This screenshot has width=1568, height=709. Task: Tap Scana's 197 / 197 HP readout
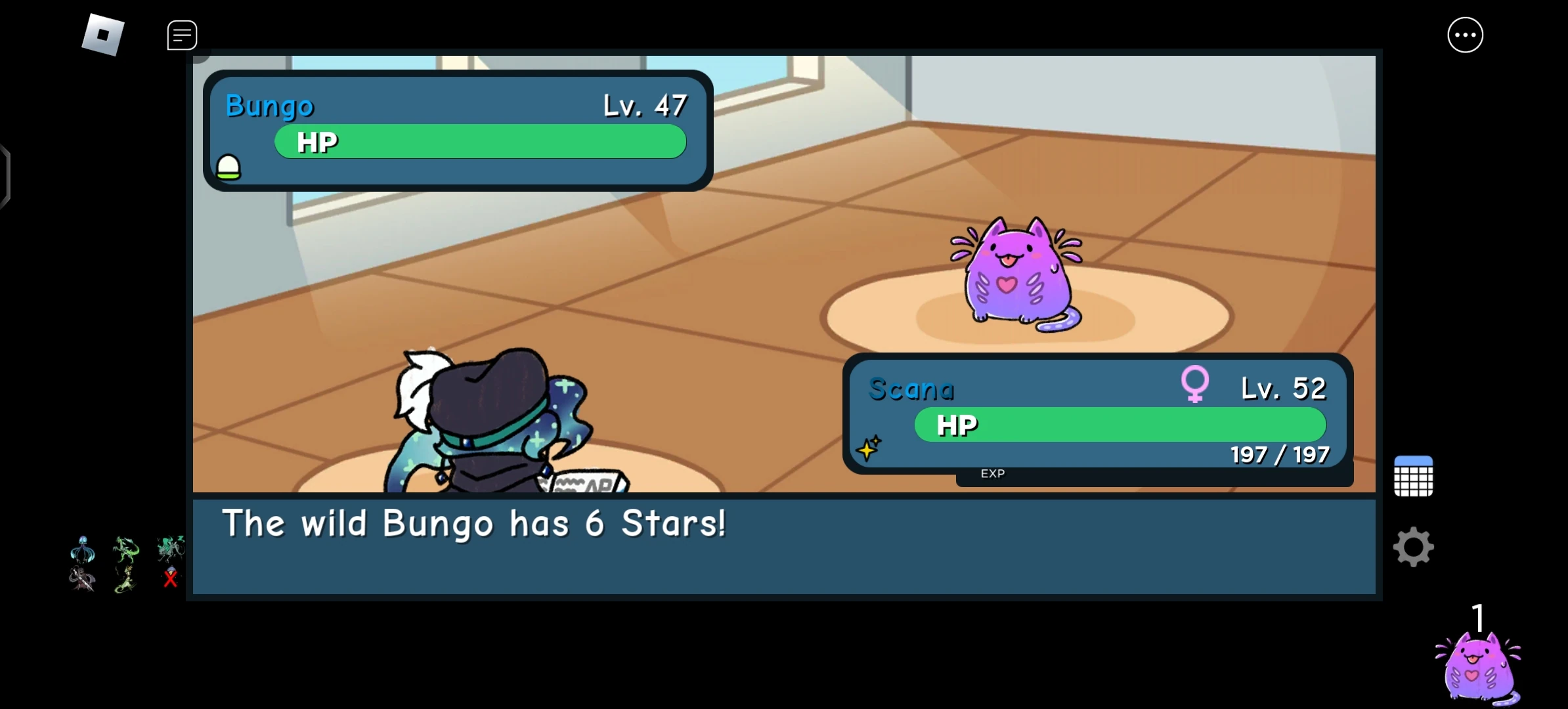[1279, 454]
